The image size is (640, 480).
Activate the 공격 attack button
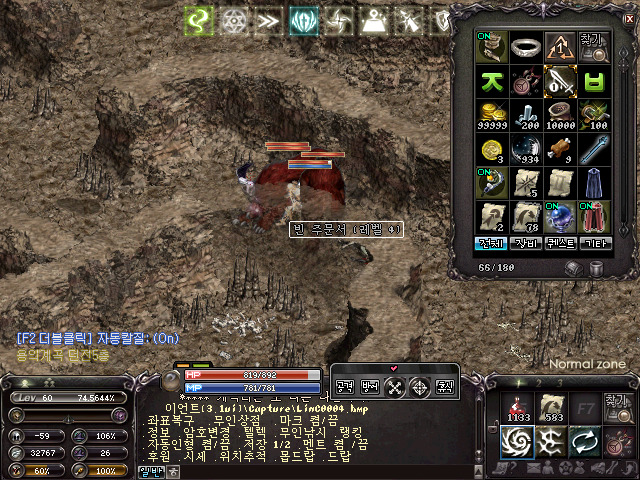tap(345, 385)
